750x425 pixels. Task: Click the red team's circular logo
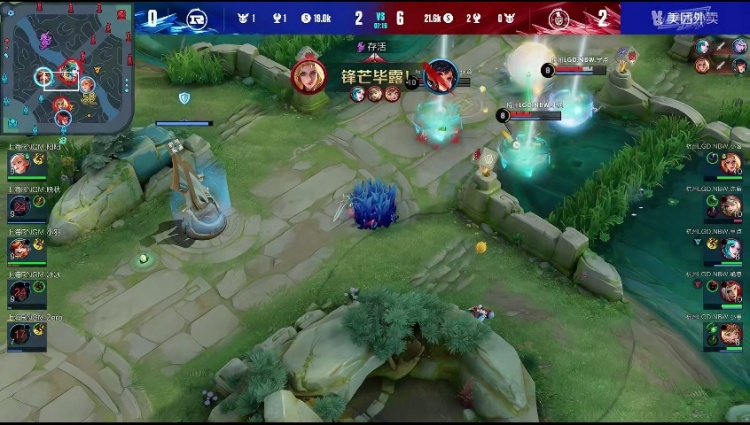pyautogui.click(x=556, y=17)
